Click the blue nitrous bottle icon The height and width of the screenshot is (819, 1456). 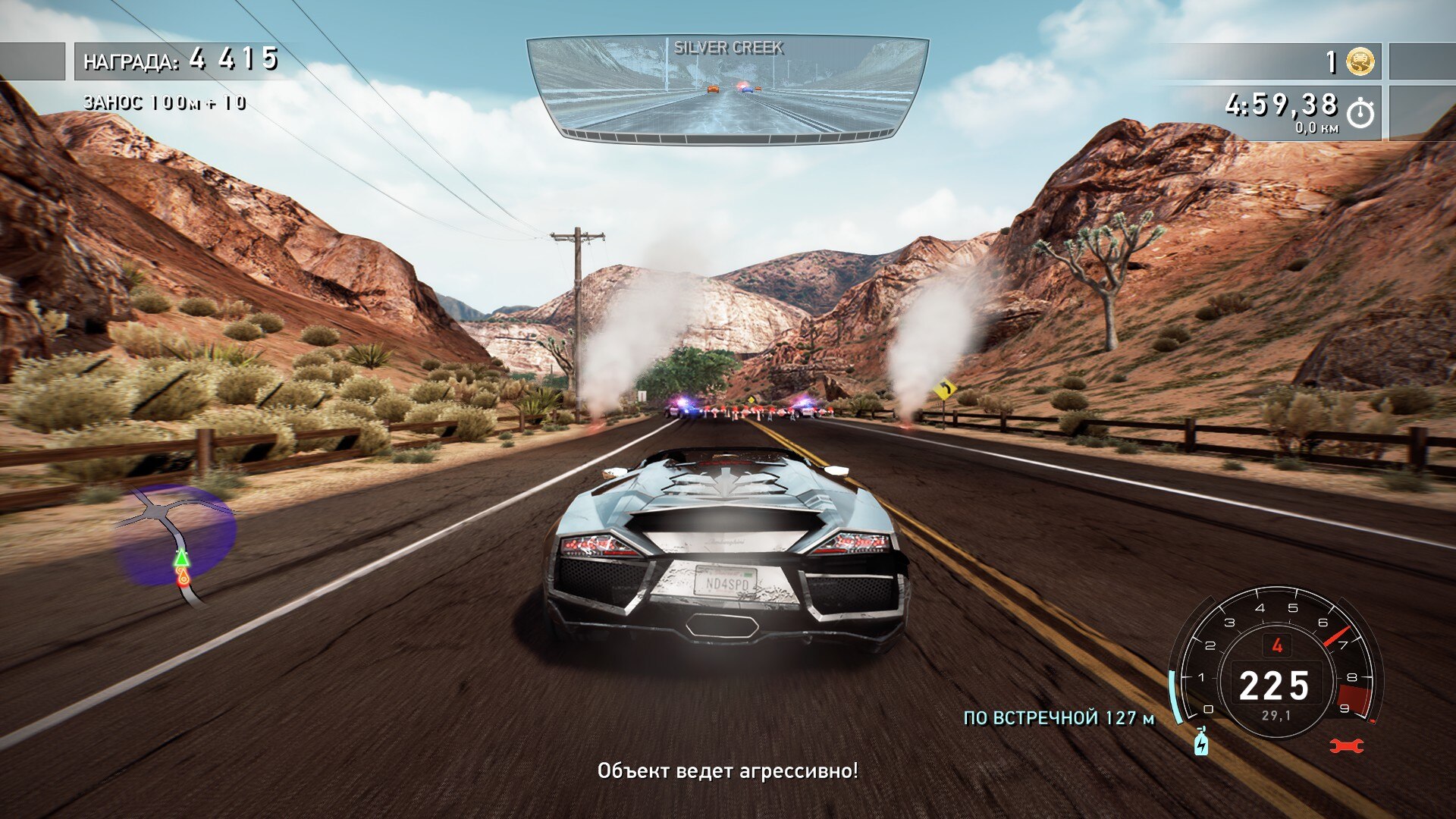(1201, 742)
